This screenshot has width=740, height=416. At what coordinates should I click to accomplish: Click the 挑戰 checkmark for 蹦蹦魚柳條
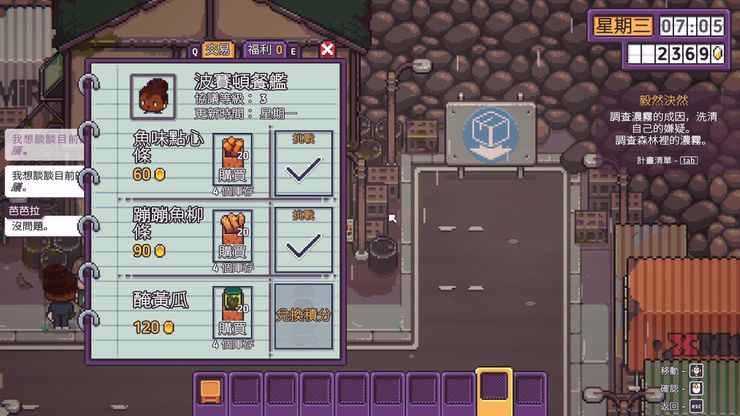pos(303,242)
